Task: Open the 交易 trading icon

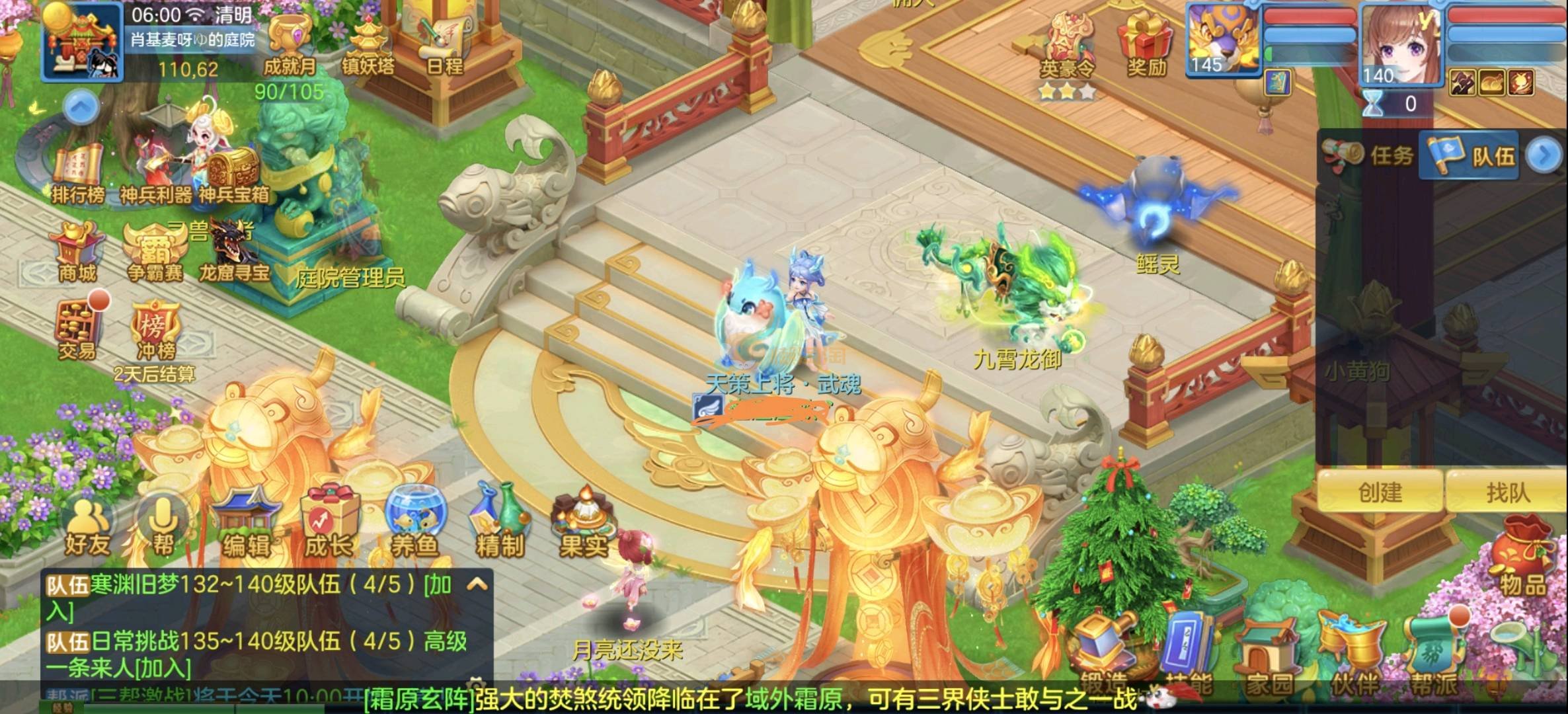Action: click(x=78, y=331)
